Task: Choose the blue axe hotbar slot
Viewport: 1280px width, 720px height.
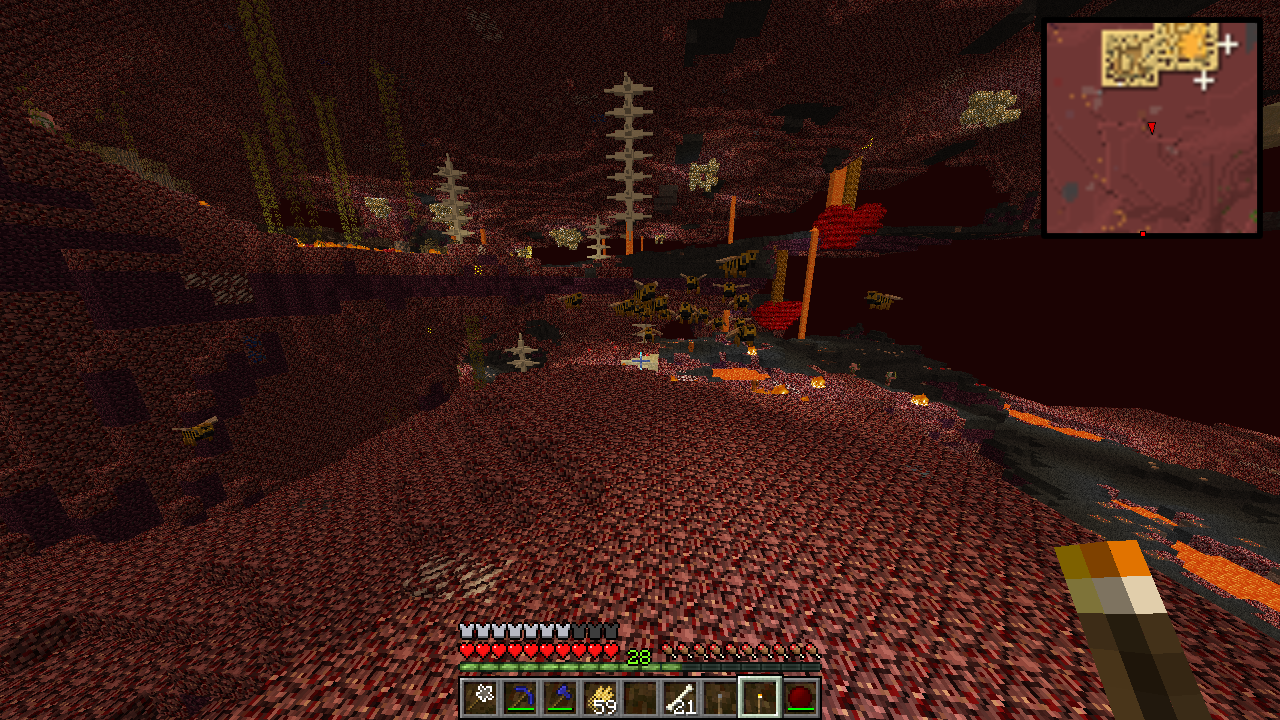Action: tap(561, 697)
